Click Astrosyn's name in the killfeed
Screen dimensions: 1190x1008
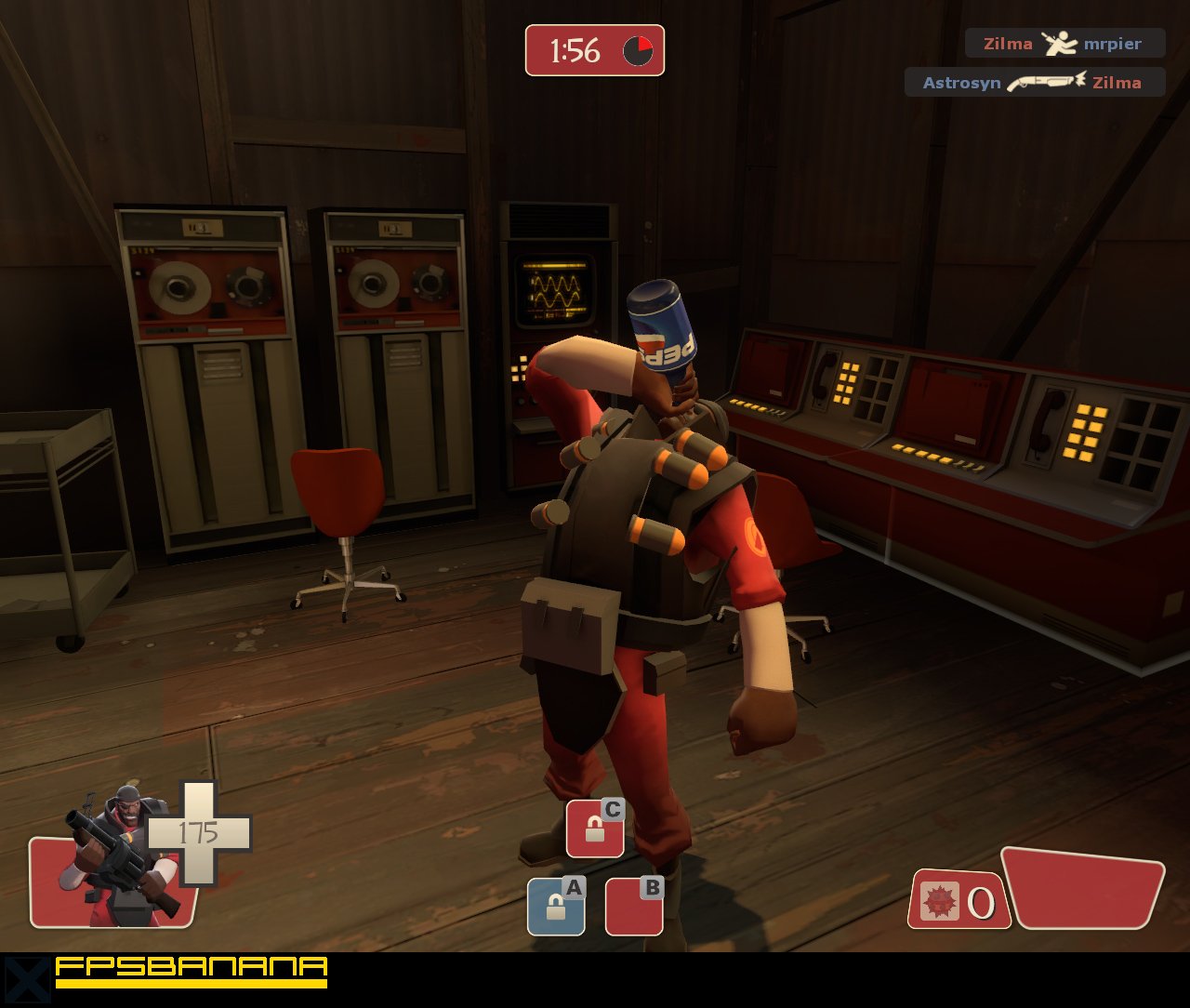(959, 82)
